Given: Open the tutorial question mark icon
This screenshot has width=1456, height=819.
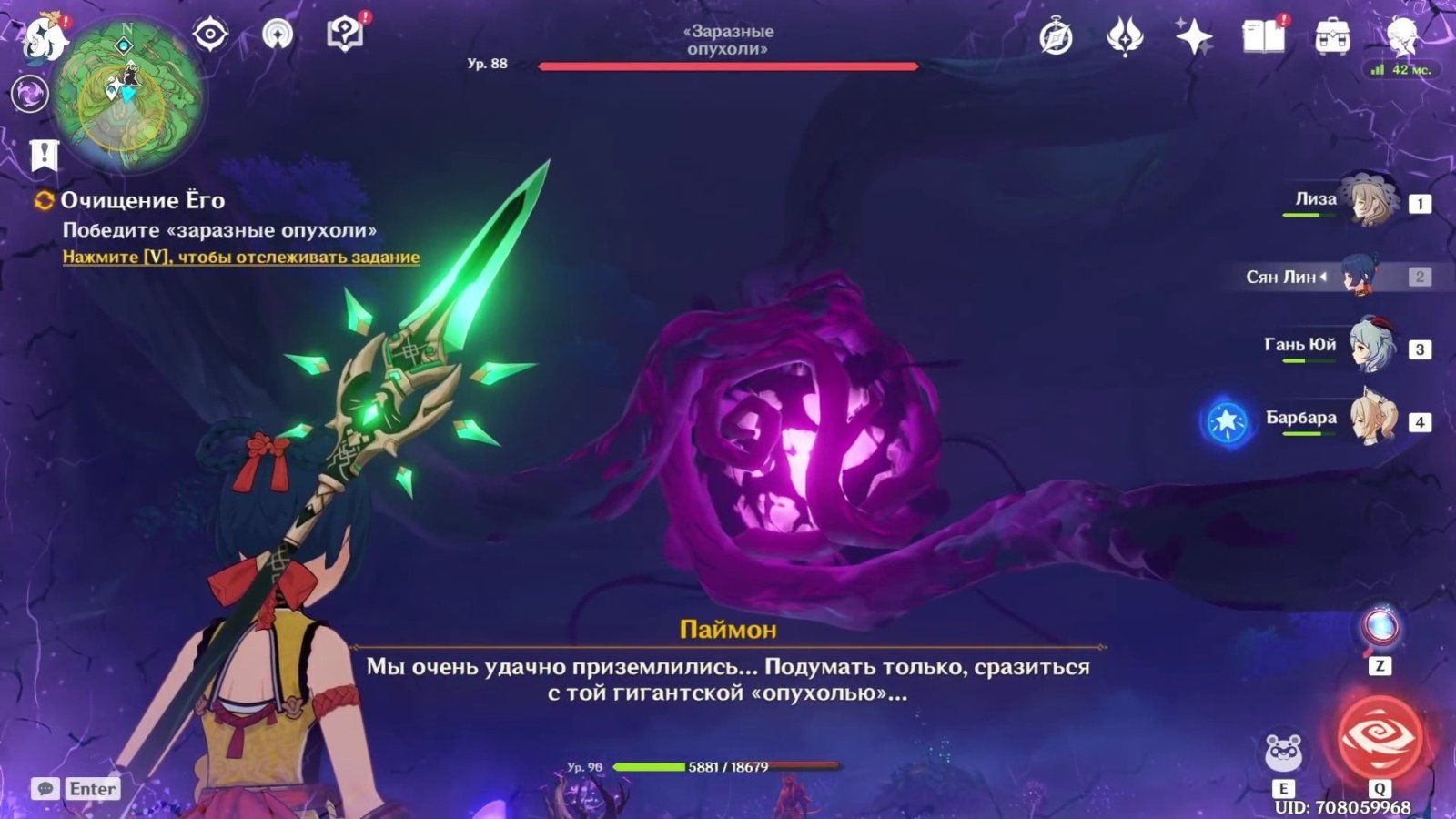Looking at the screenshot, I should pos(345,35).
